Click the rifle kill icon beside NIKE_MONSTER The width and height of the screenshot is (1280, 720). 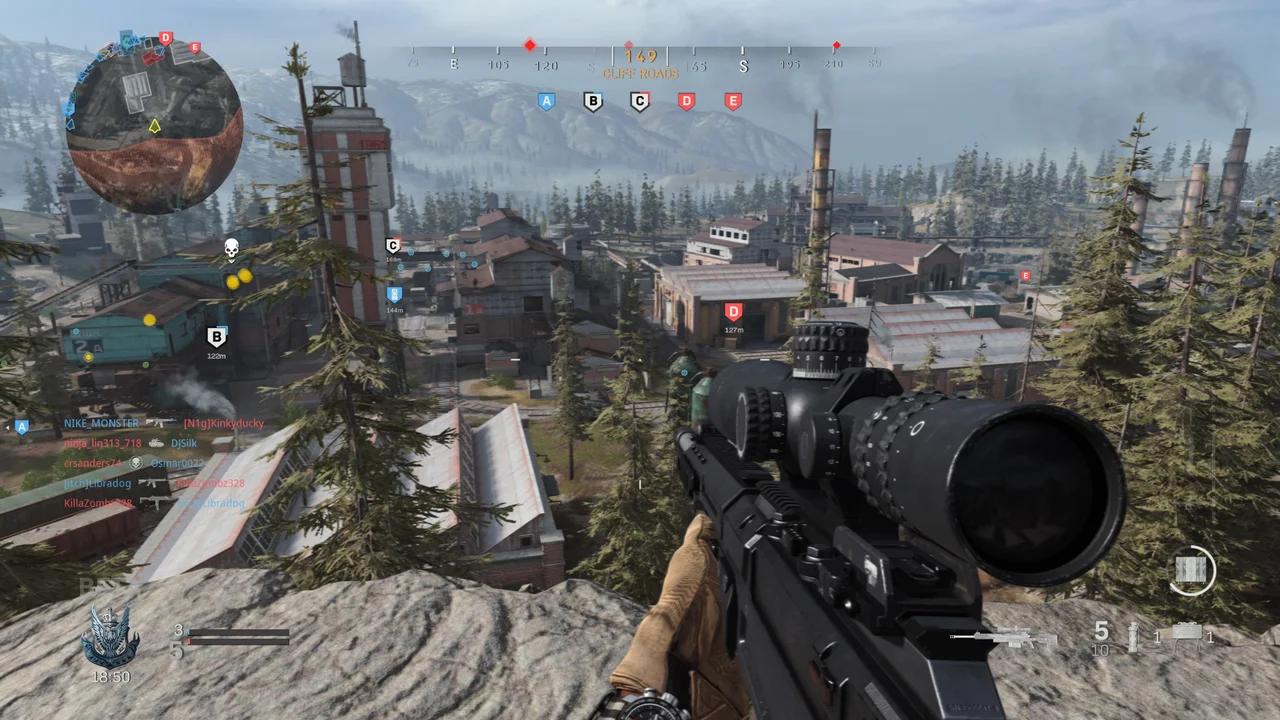tap(159, 423)
